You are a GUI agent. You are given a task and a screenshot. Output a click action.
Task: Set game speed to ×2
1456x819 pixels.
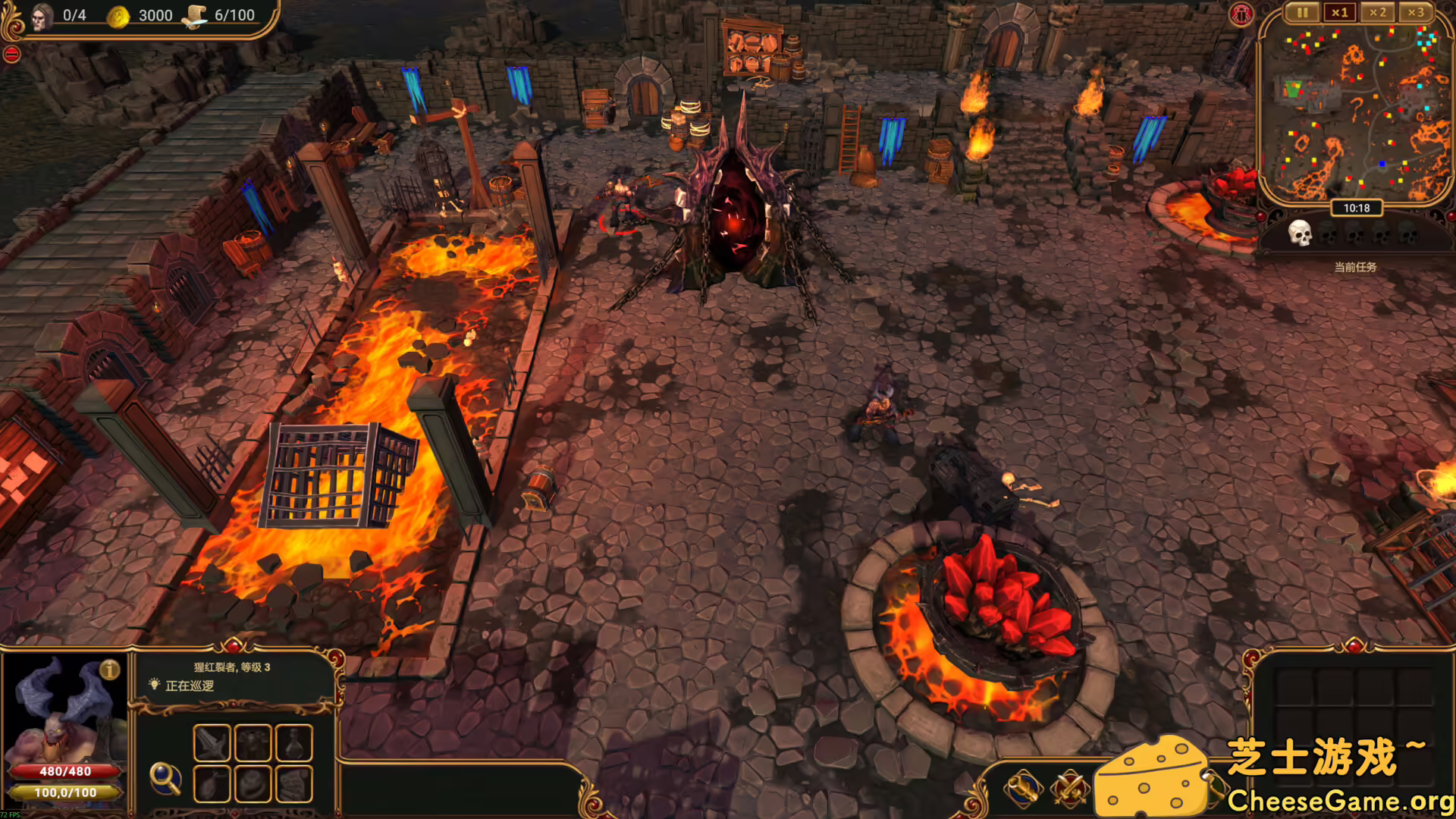1377,13
